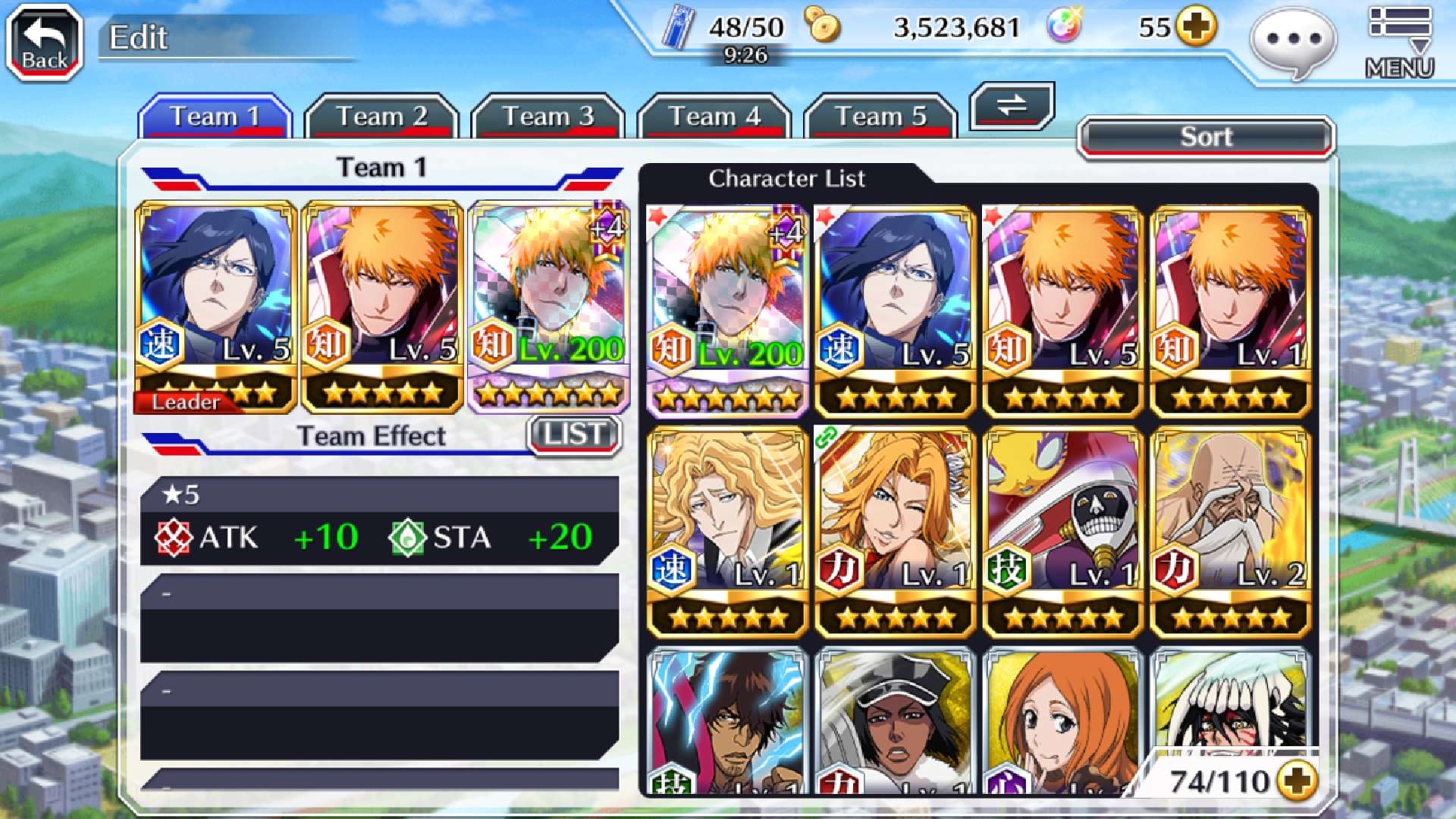The image size is (1456, 819).
Task: Switch to the Team 1 tab
Action: (x=215, y=117)
